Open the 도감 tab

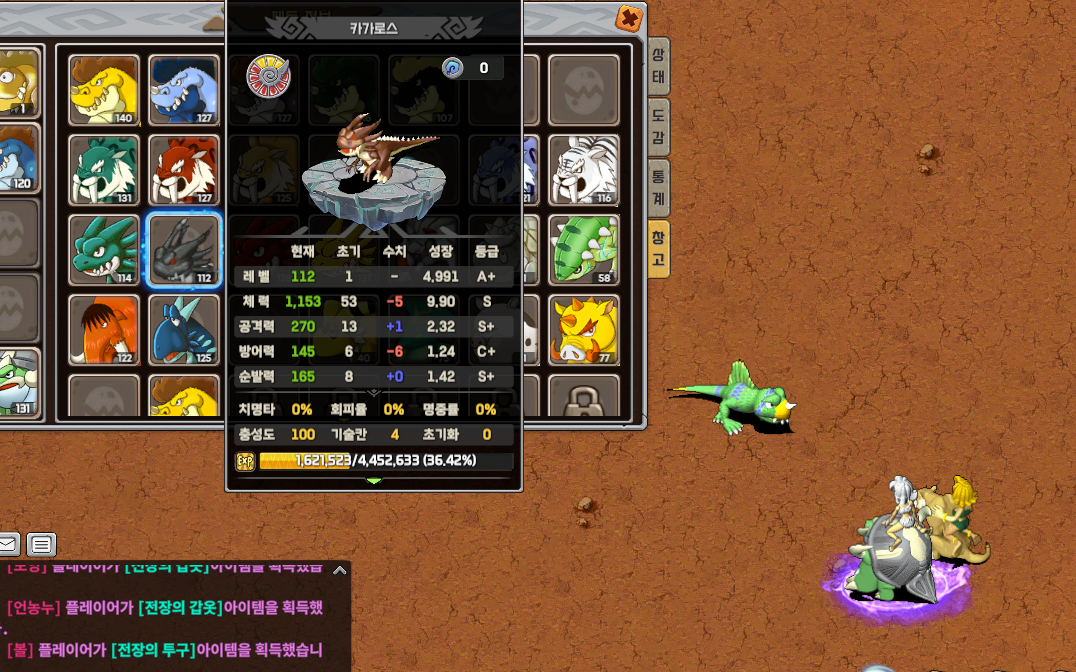tap(658, 126)
